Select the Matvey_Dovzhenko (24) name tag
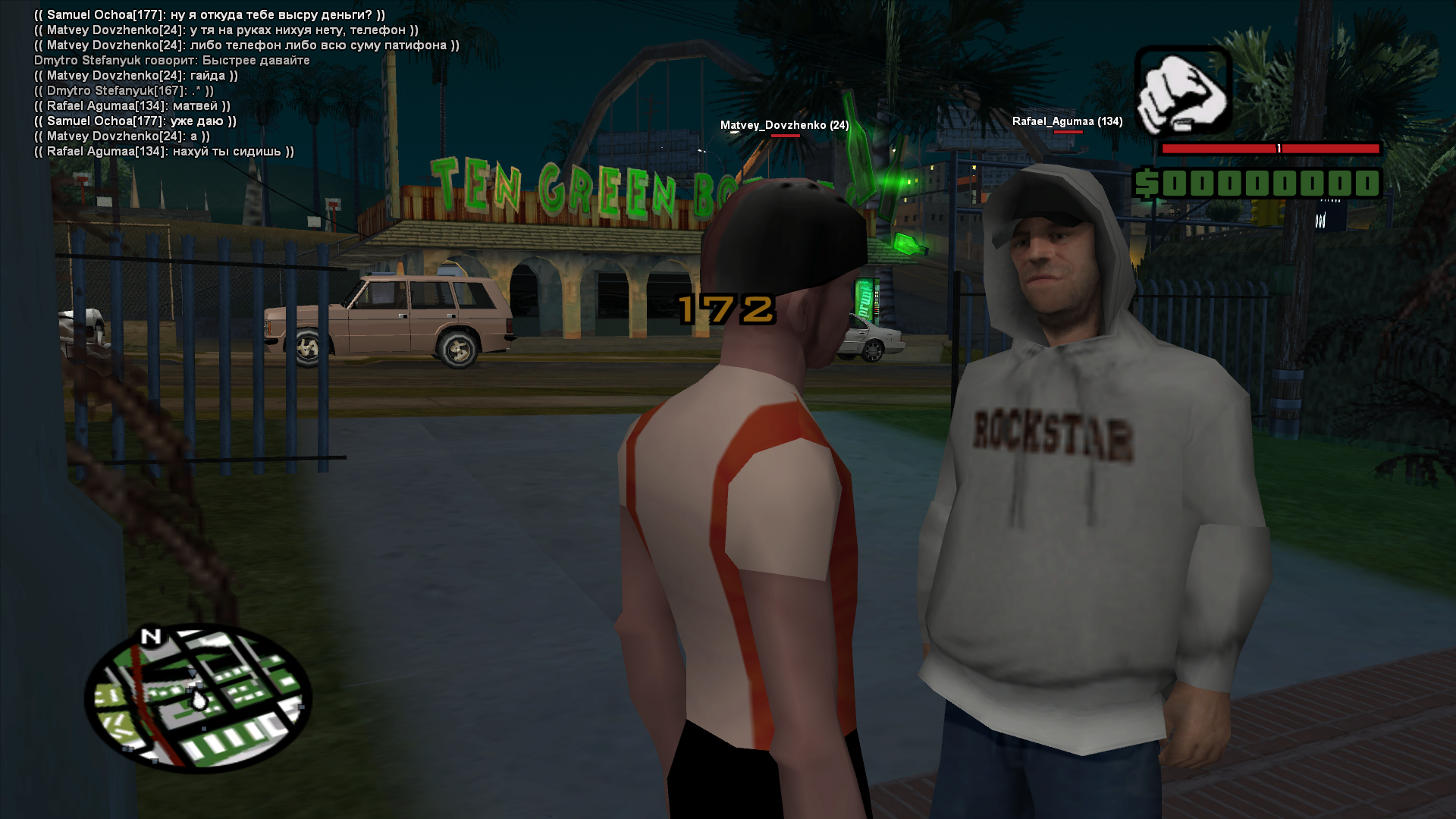This screenshot has height=819, width=1456. [x=784, y=125]
